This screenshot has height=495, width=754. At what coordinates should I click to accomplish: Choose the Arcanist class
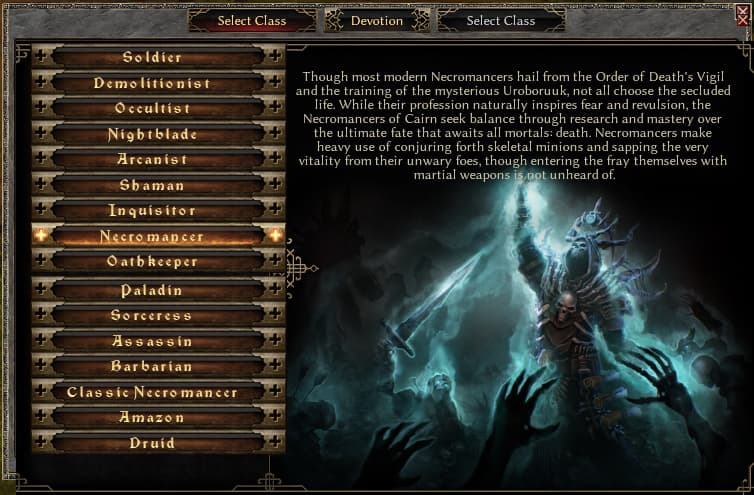[x=153, y=159]
